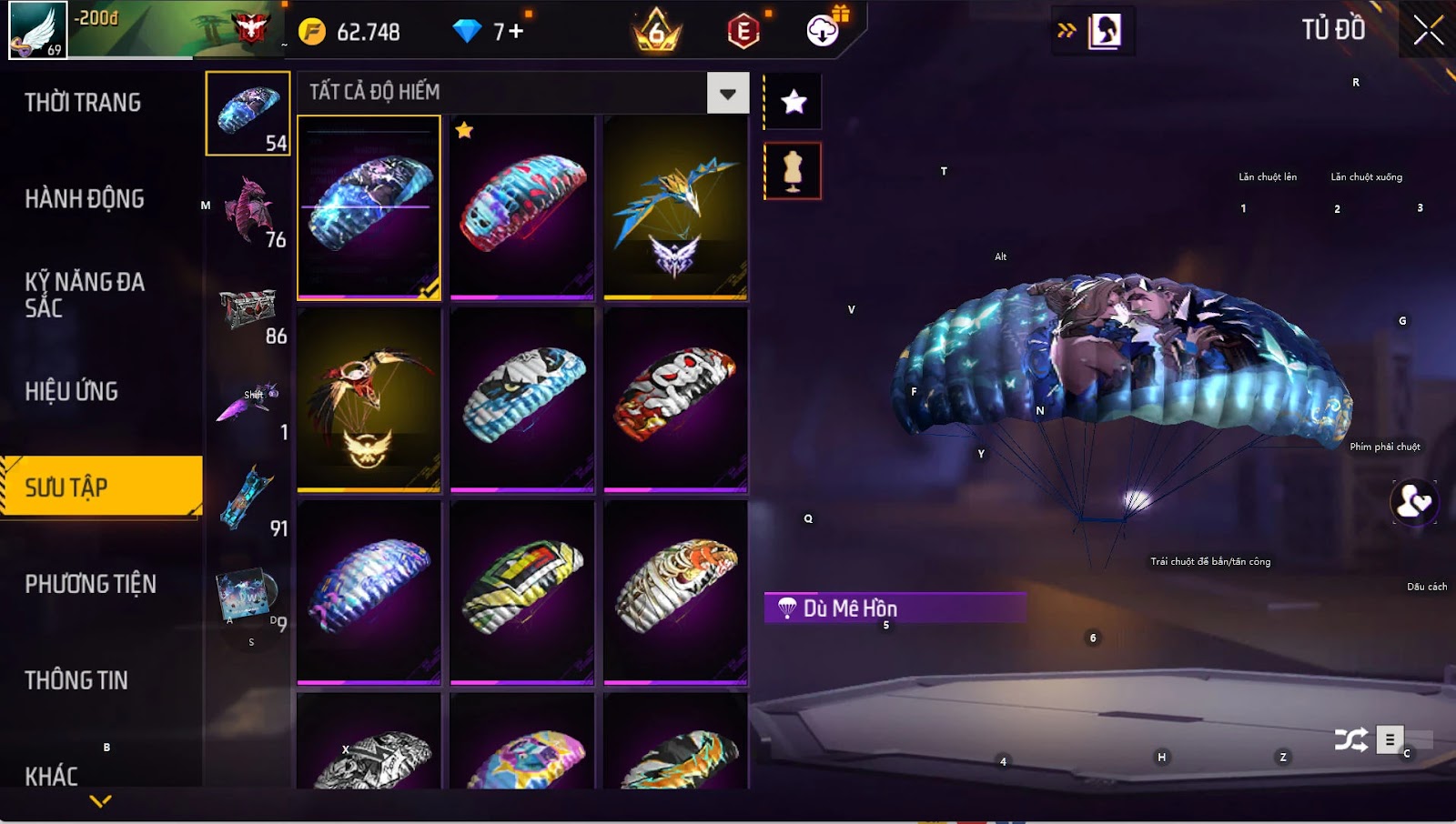Open the Khác category
Image resolution: width=1456 pixels, height=824 pixels.
pyautogui.click(x=52, y=776)
